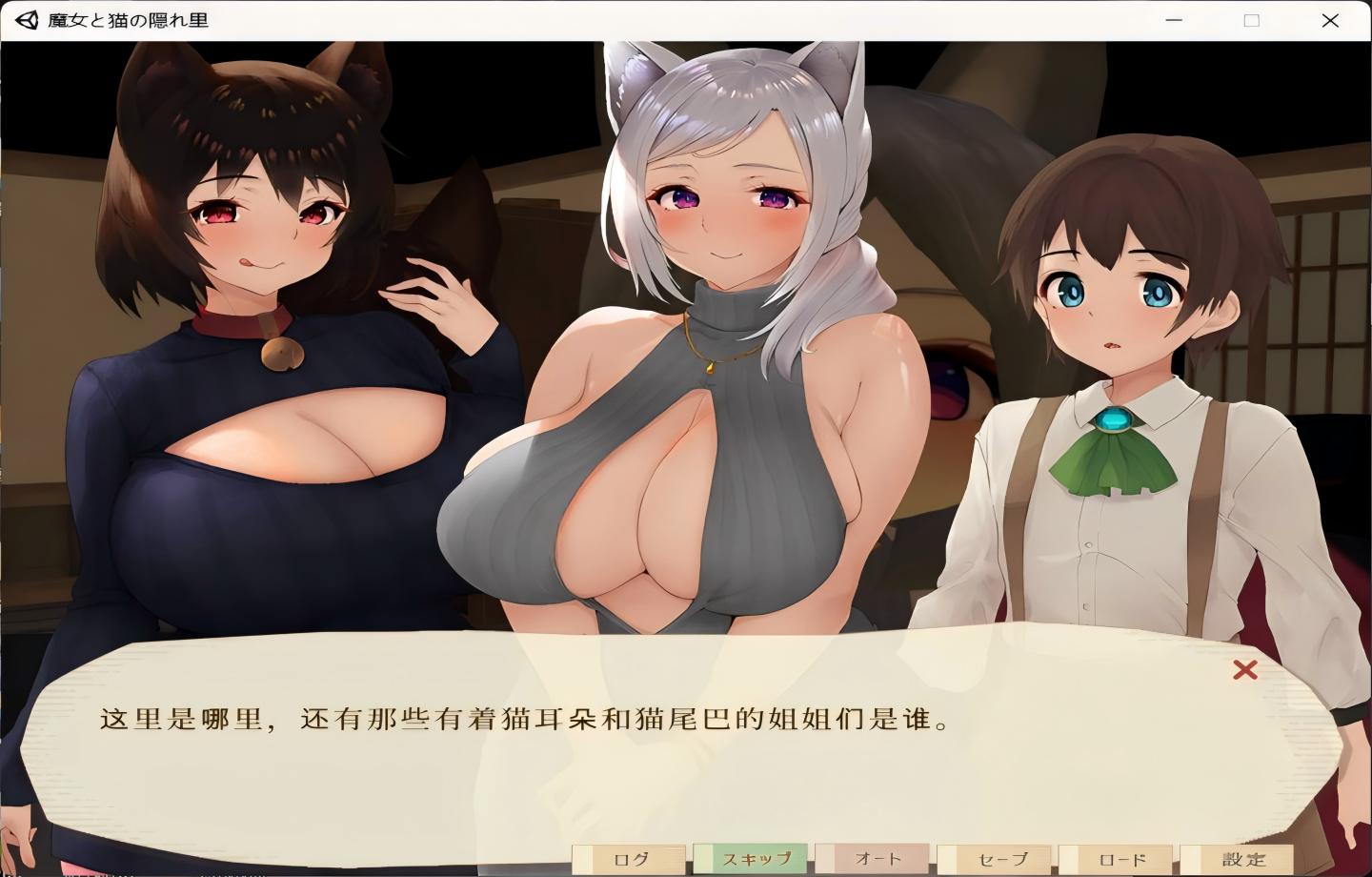The image size is (1372, 877).
Task: Minimize the game window
Action: [x=1174, y=20]
